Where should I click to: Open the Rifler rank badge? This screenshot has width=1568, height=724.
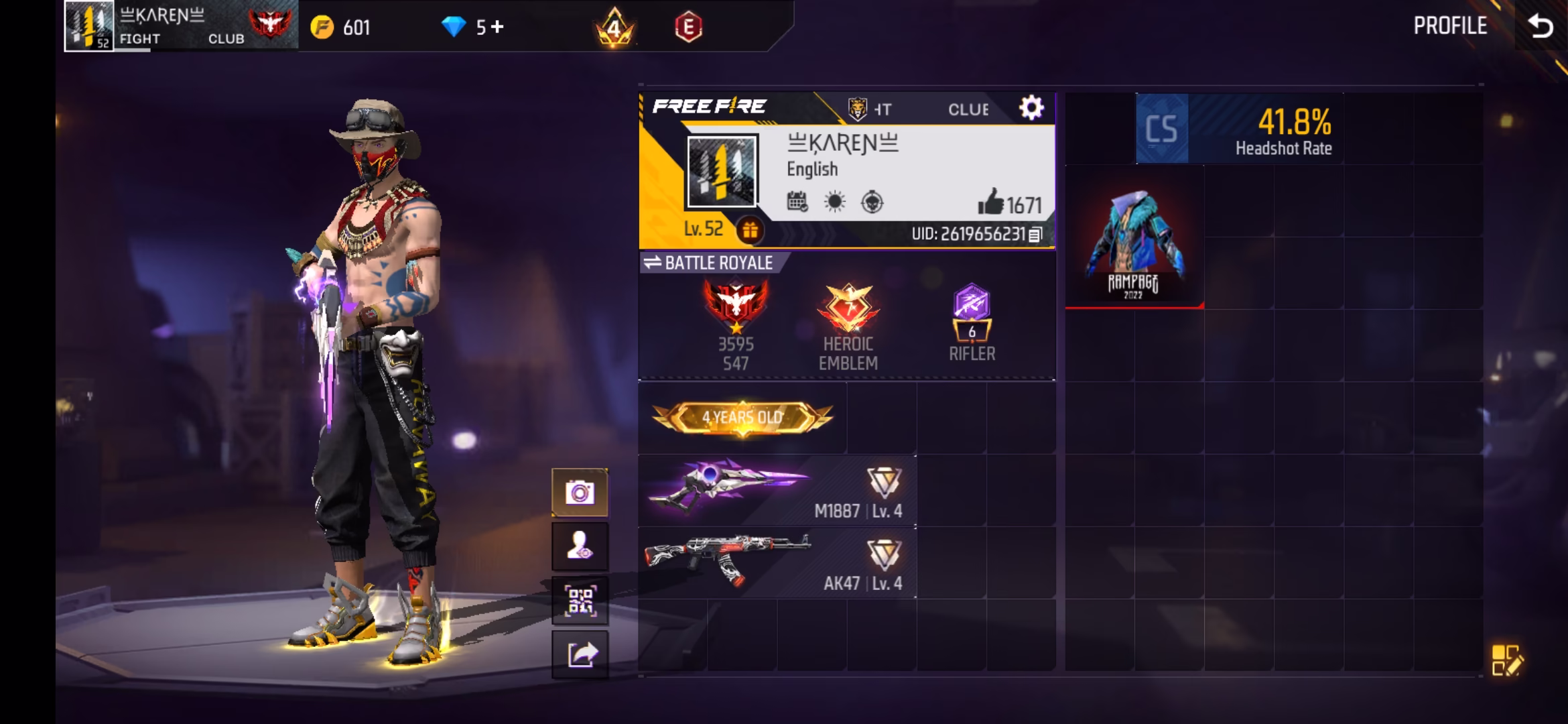(972, 323)
